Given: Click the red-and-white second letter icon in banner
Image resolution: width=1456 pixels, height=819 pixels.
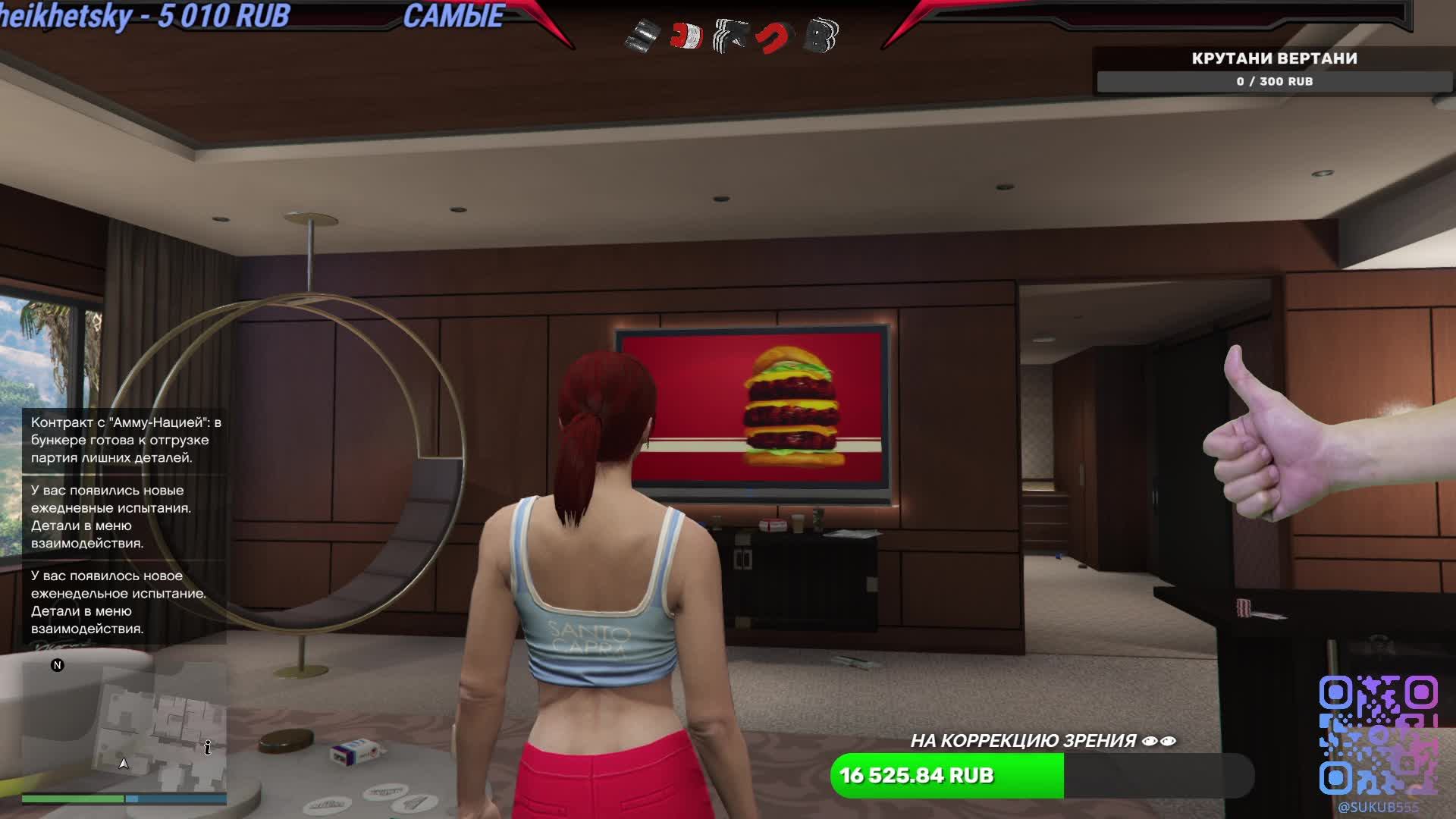Looking at the screenshot, I should coord(686,34).
